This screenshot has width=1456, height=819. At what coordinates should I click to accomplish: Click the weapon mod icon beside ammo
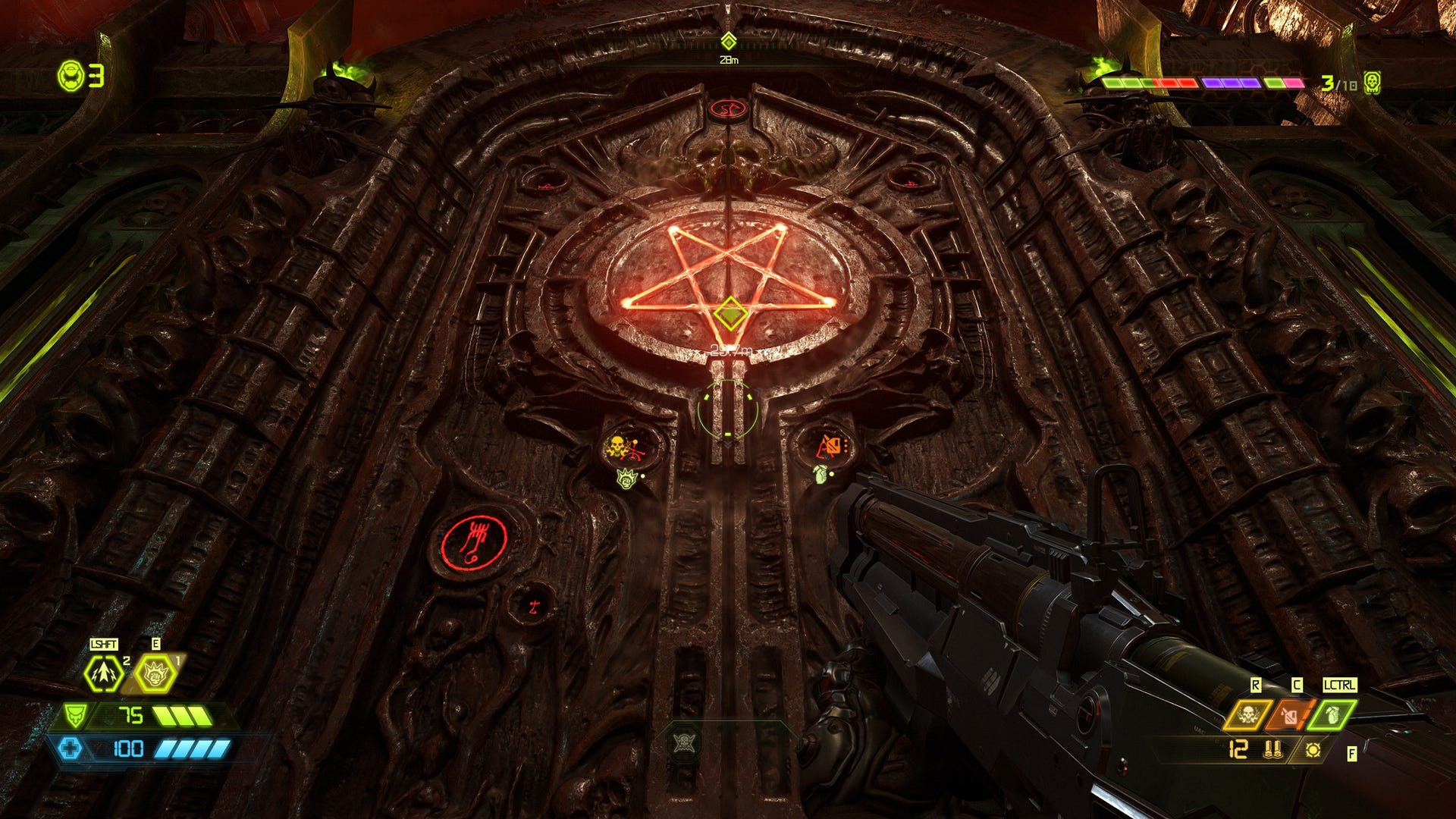[x=1313, y=750]
